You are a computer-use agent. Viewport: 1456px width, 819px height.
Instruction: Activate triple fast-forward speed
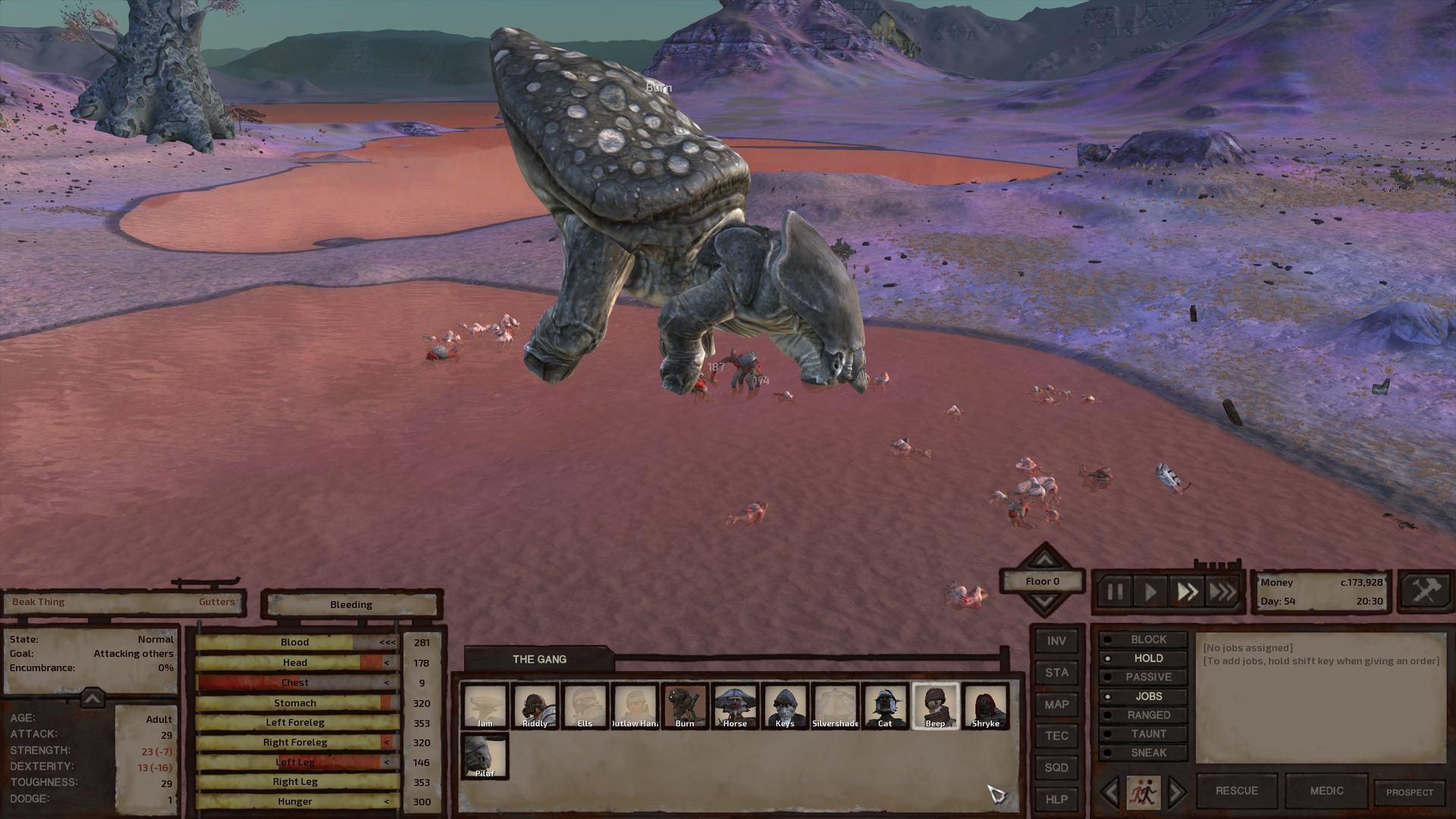coord(1222,591)
